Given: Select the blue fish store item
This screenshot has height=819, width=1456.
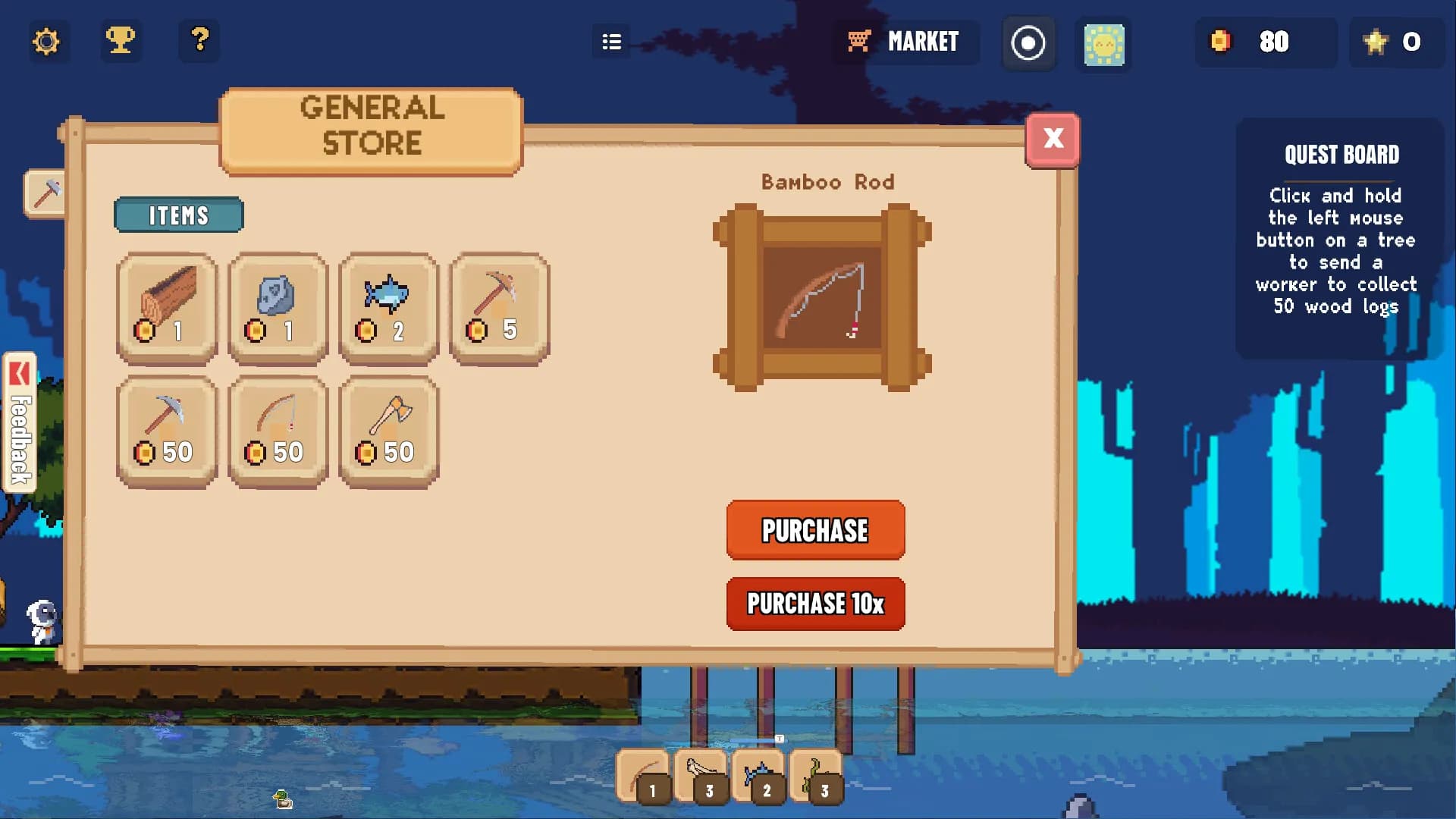Looking at the screenshot, I should [388, 308].
